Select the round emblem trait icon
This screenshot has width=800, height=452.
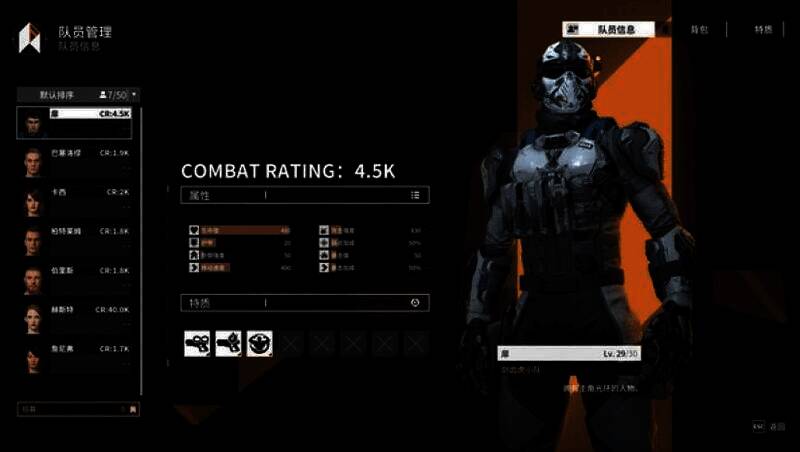point(260,344)
